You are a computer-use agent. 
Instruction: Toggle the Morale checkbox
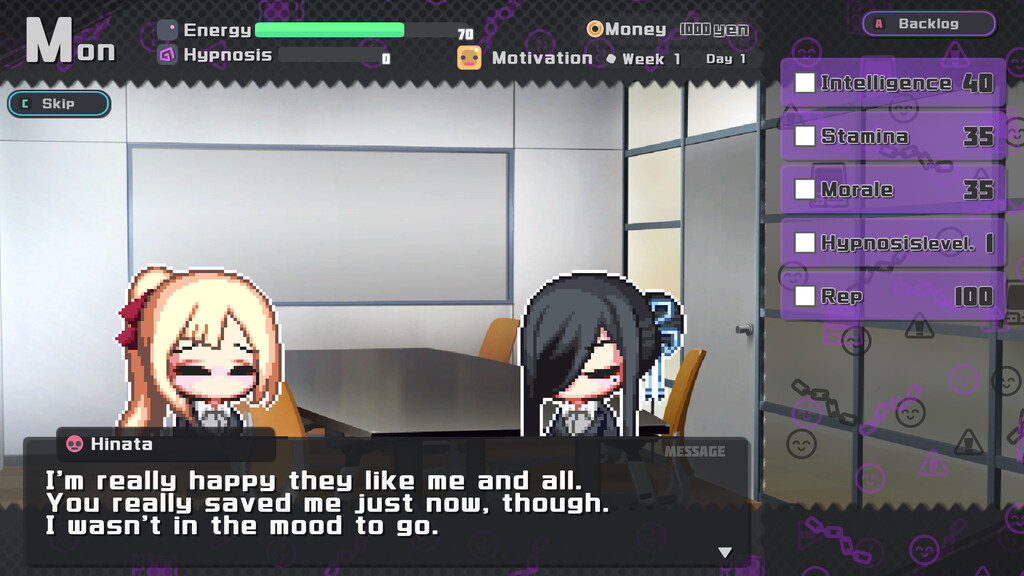[805, 189]
